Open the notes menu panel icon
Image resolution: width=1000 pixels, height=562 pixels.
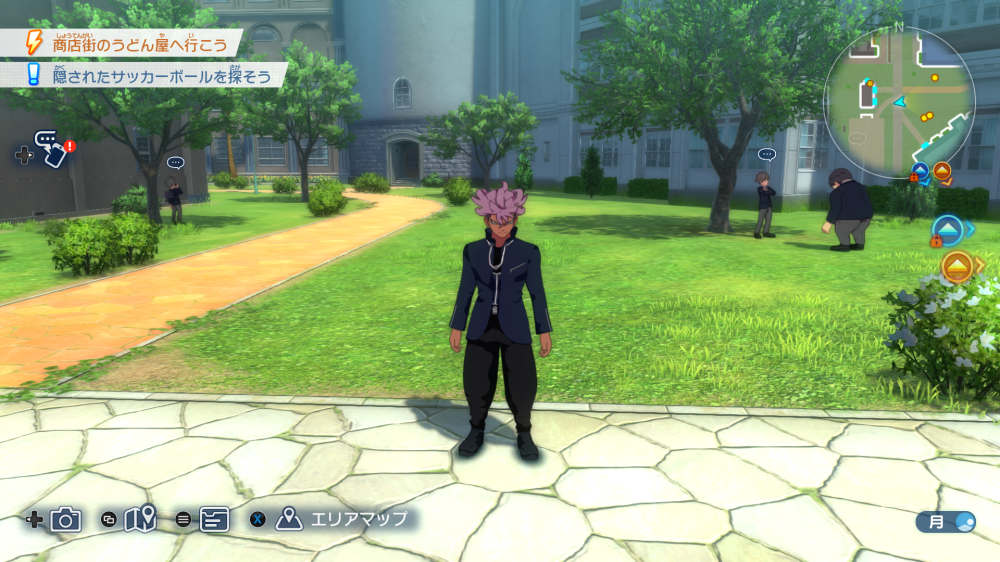(x=215, y=519)
